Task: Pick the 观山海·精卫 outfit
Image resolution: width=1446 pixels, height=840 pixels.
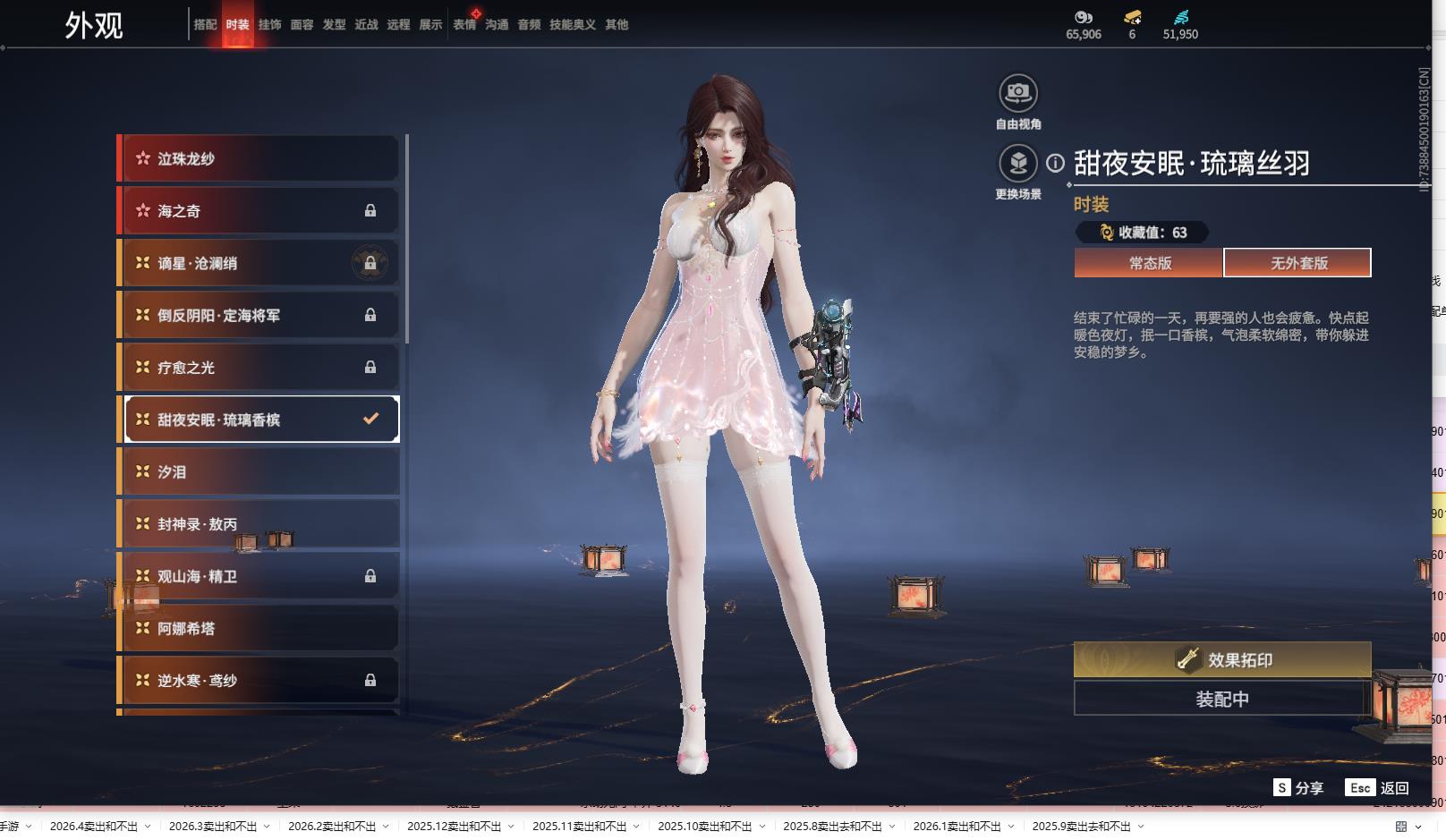Action: coord(259,576)
